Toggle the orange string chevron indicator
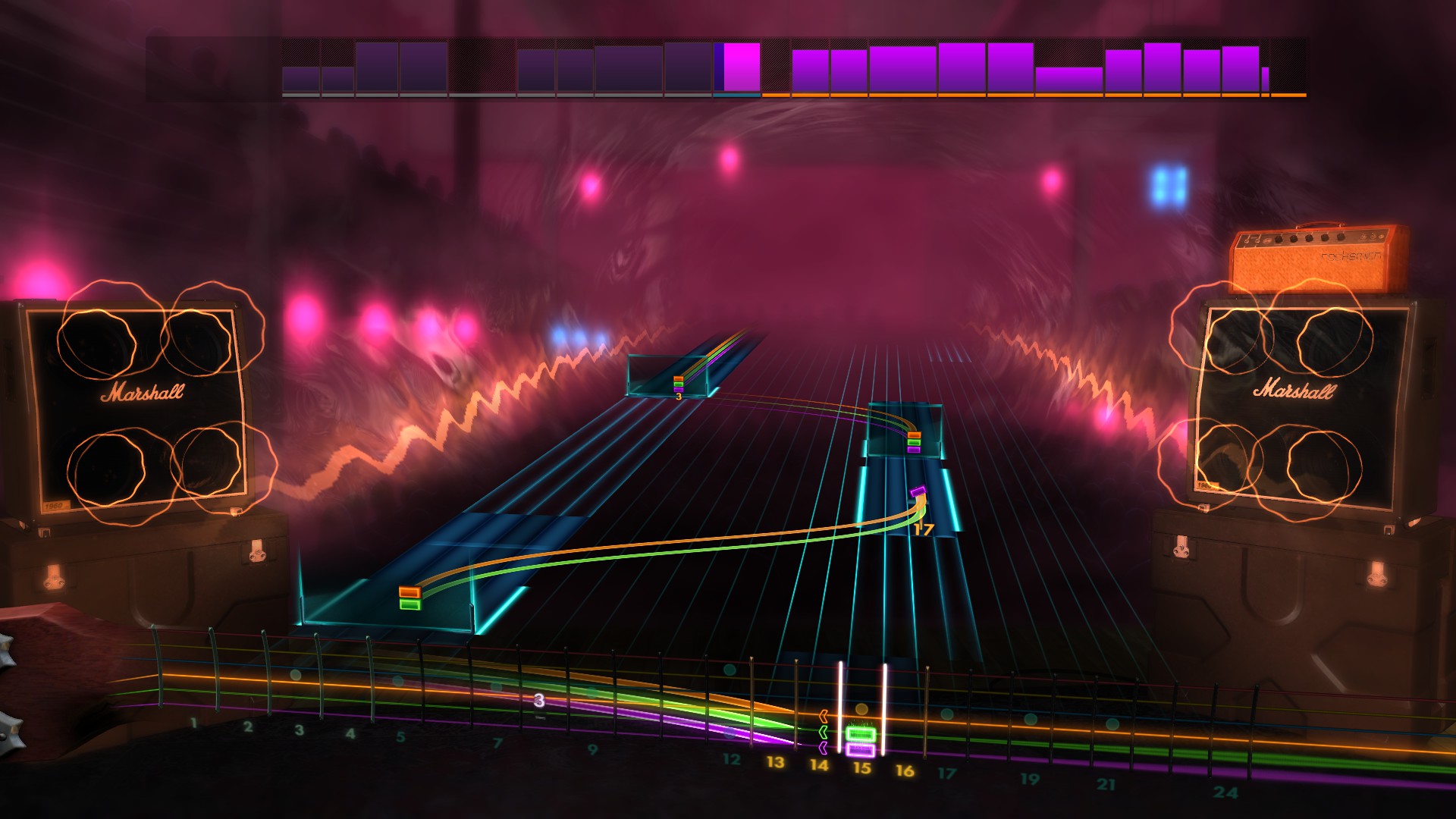The width and height of the screenshot is (1456, 819). click(x=823, y=717)
